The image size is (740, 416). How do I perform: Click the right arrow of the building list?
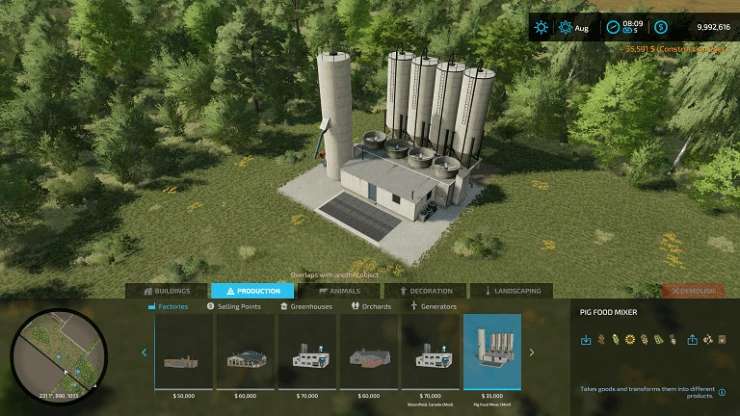coord(531,352)
